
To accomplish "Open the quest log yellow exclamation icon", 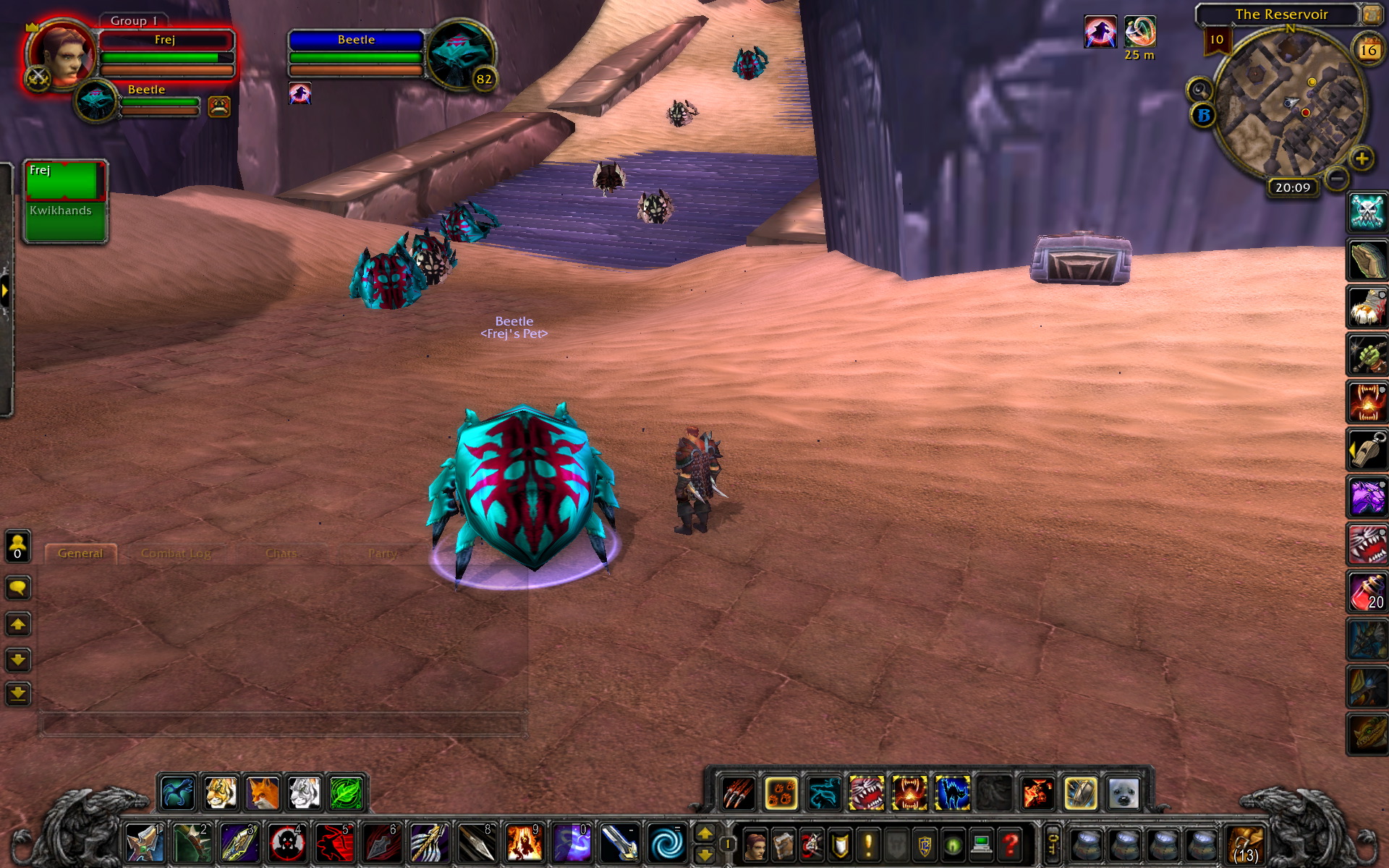I will coord(867,845).
